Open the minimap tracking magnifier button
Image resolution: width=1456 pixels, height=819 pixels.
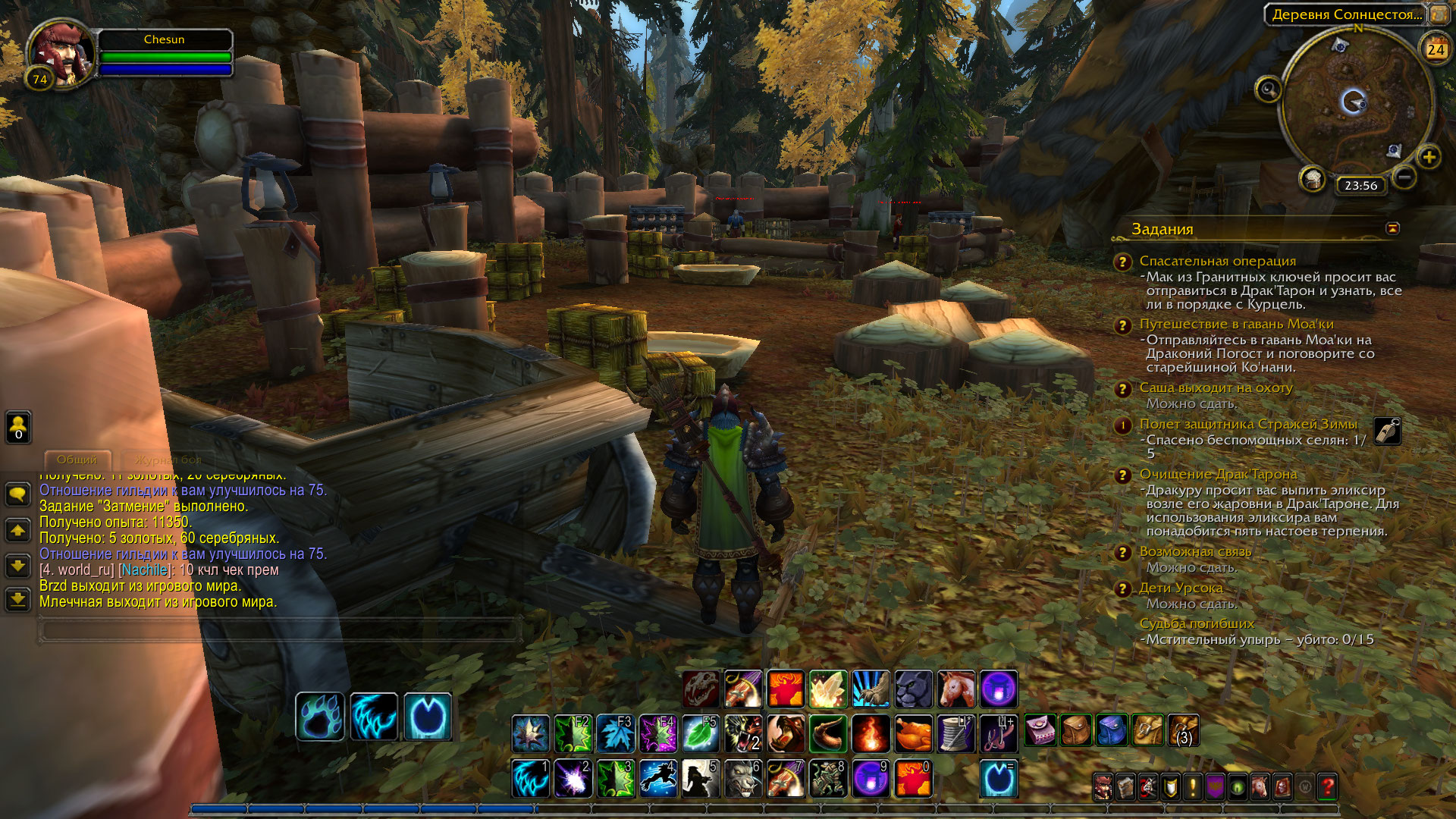[1268, 89]
